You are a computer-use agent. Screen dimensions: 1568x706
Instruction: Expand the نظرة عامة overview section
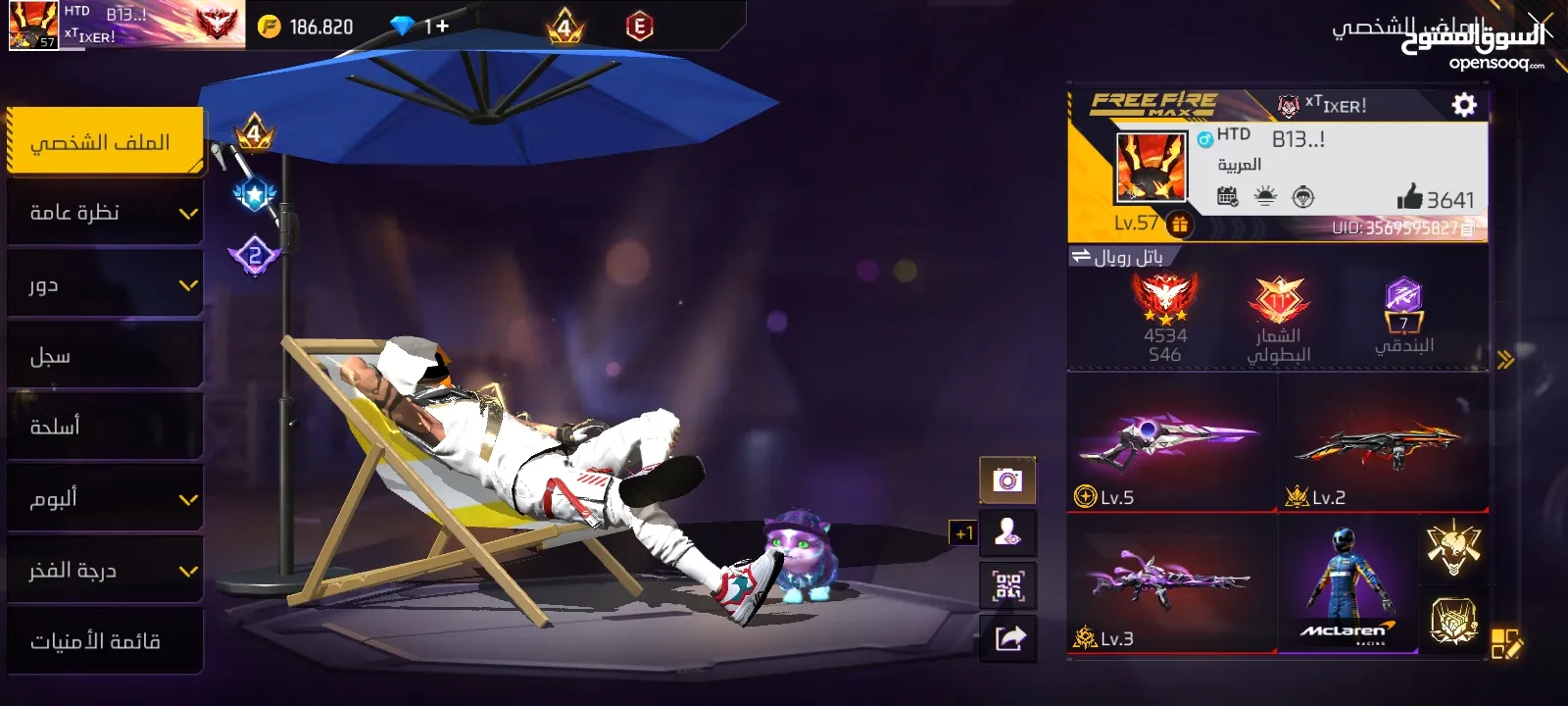(x=104, y=213)
